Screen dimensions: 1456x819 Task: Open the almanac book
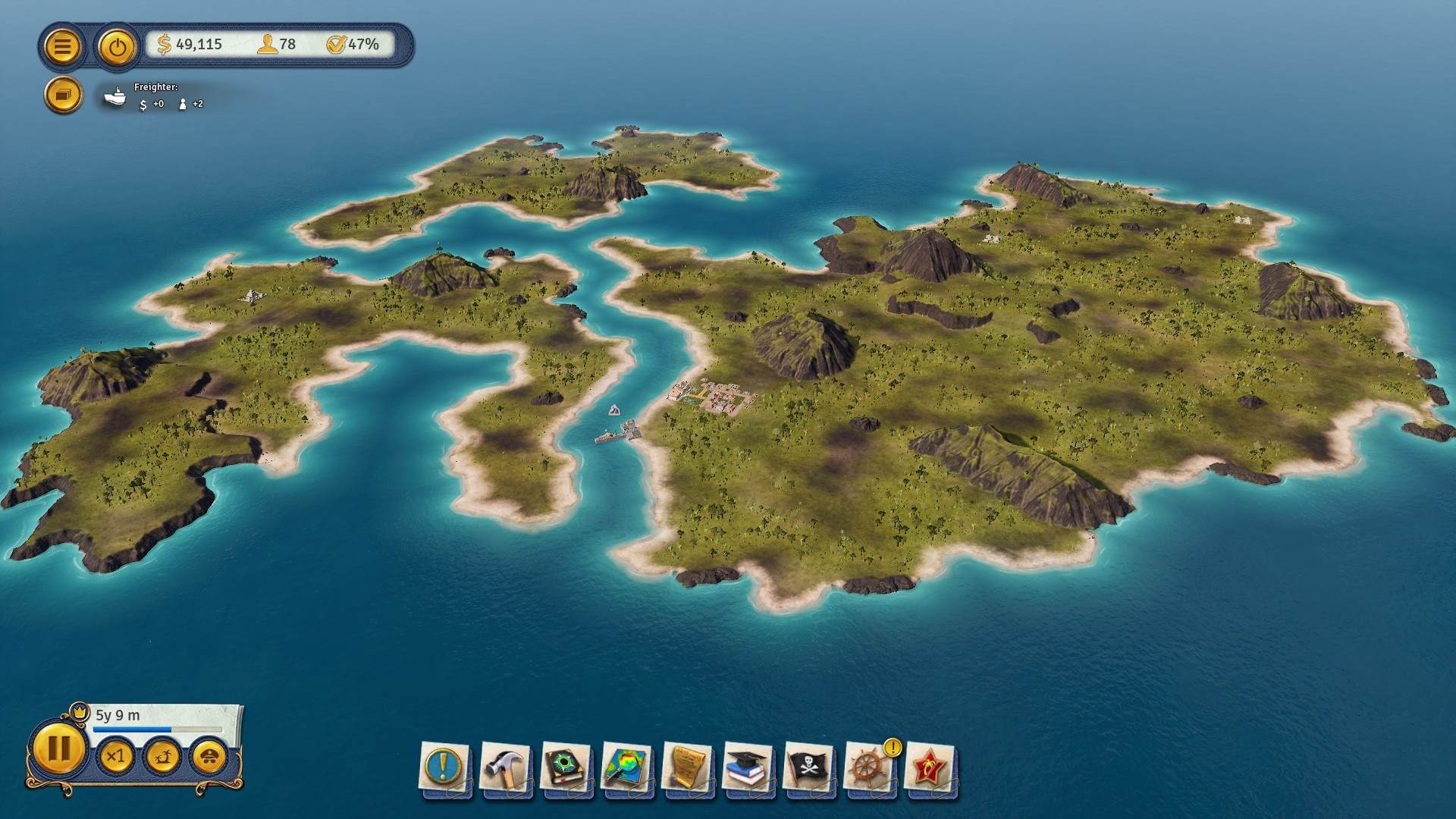click(566, 767)
